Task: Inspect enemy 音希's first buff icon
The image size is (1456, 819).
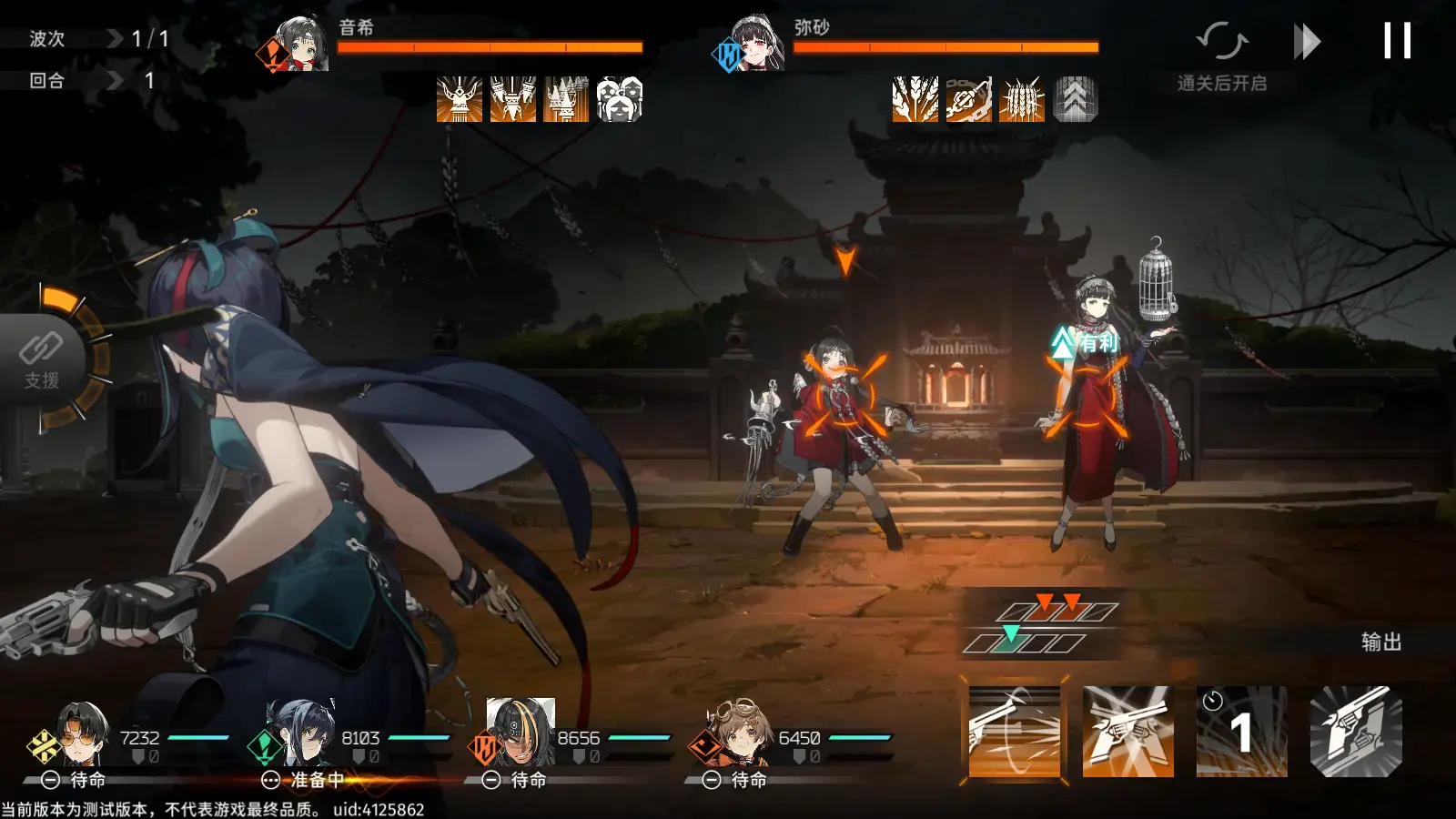Action: [460, 102]
